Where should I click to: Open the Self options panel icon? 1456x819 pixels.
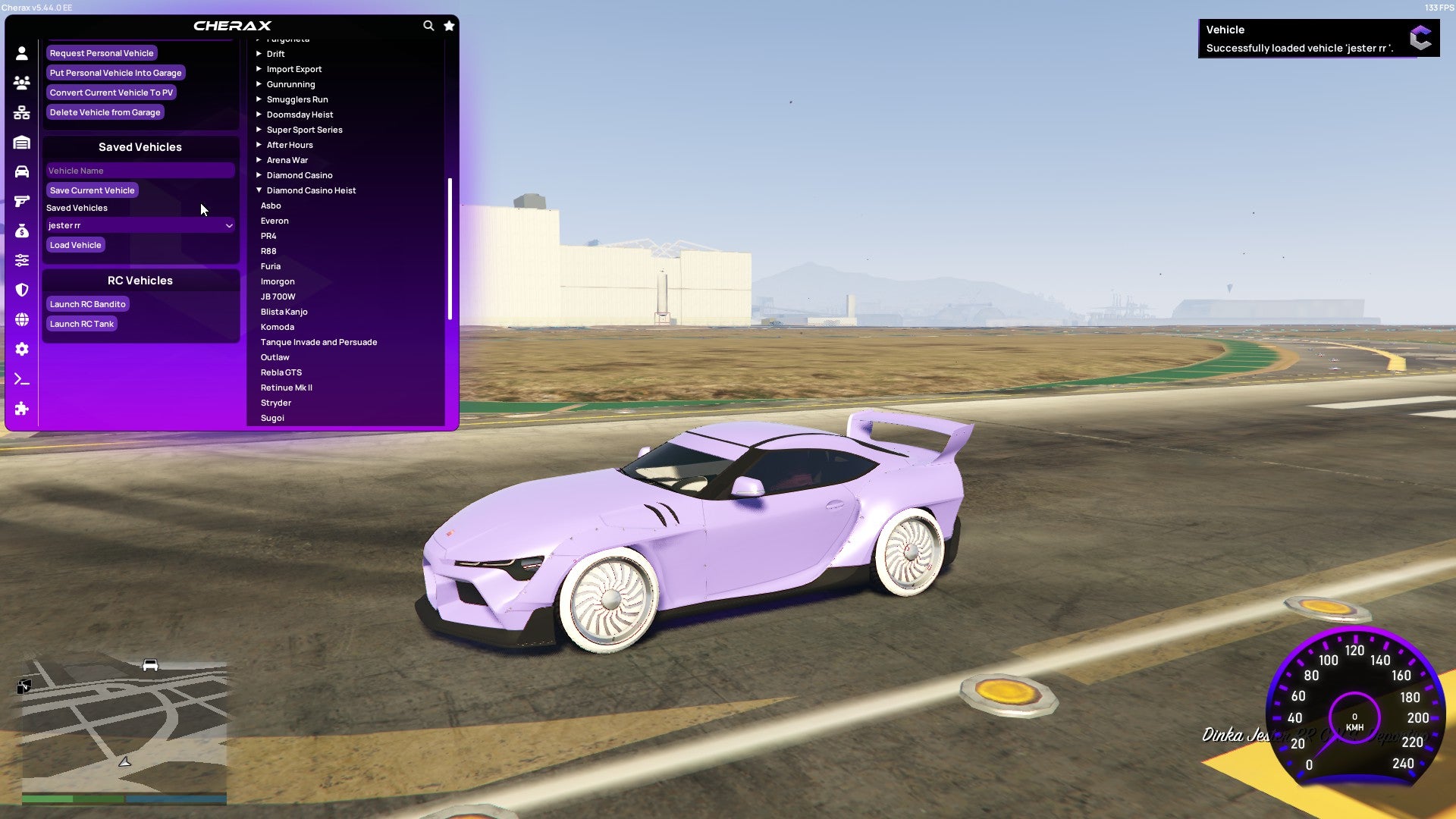22,52
